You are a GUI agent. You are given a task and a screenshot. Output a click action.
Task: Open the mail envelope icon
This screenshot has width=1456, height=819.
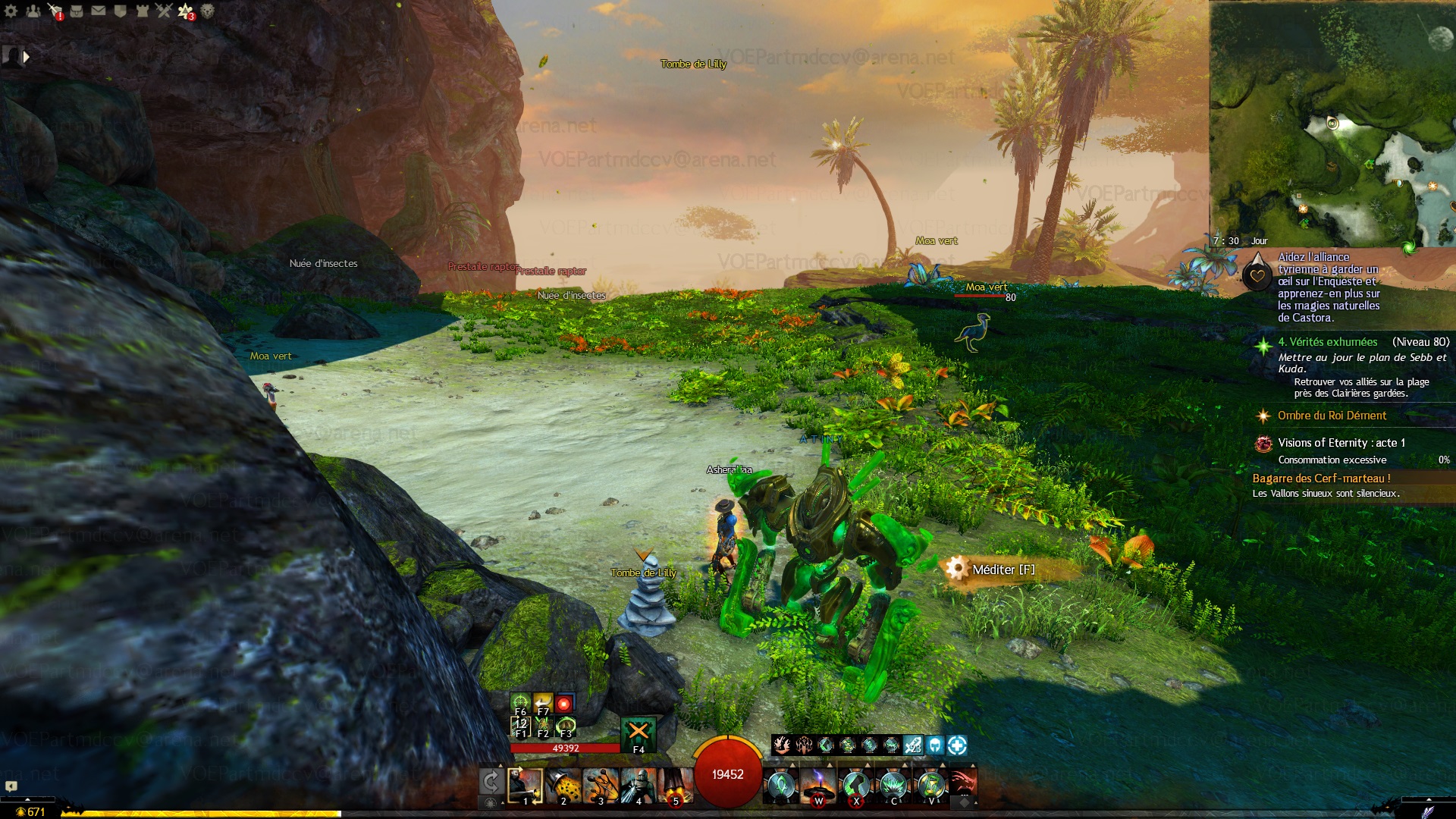(x=99, y=11)
